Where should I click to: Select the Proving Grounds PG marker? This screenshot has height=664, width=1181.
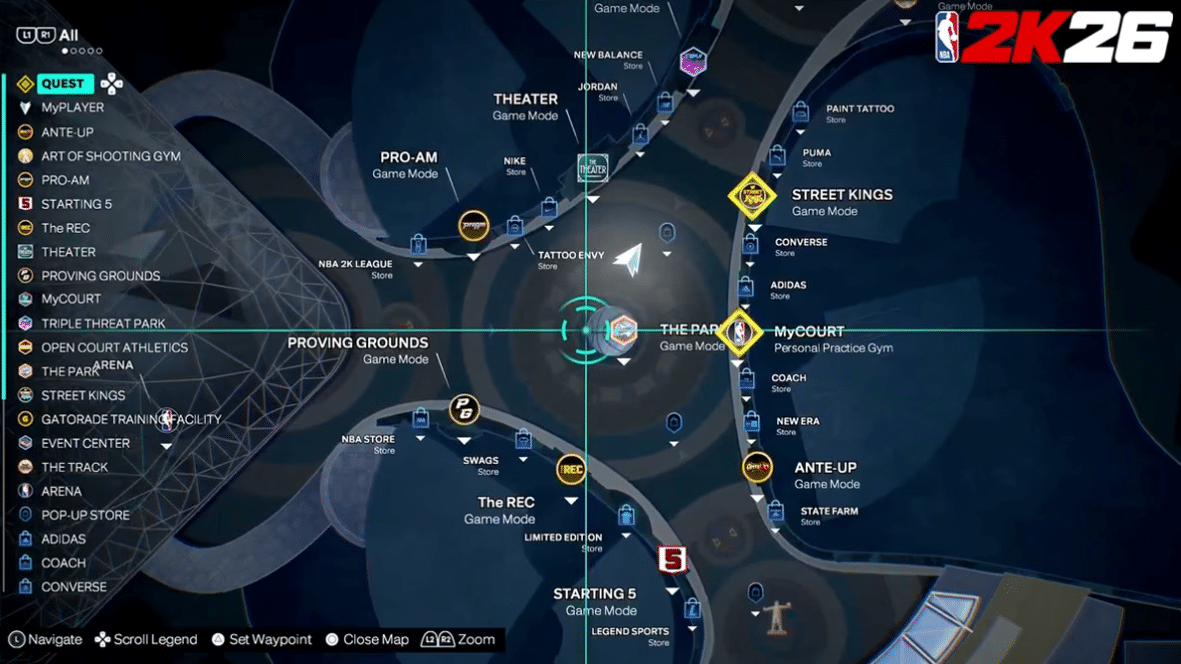463,409
